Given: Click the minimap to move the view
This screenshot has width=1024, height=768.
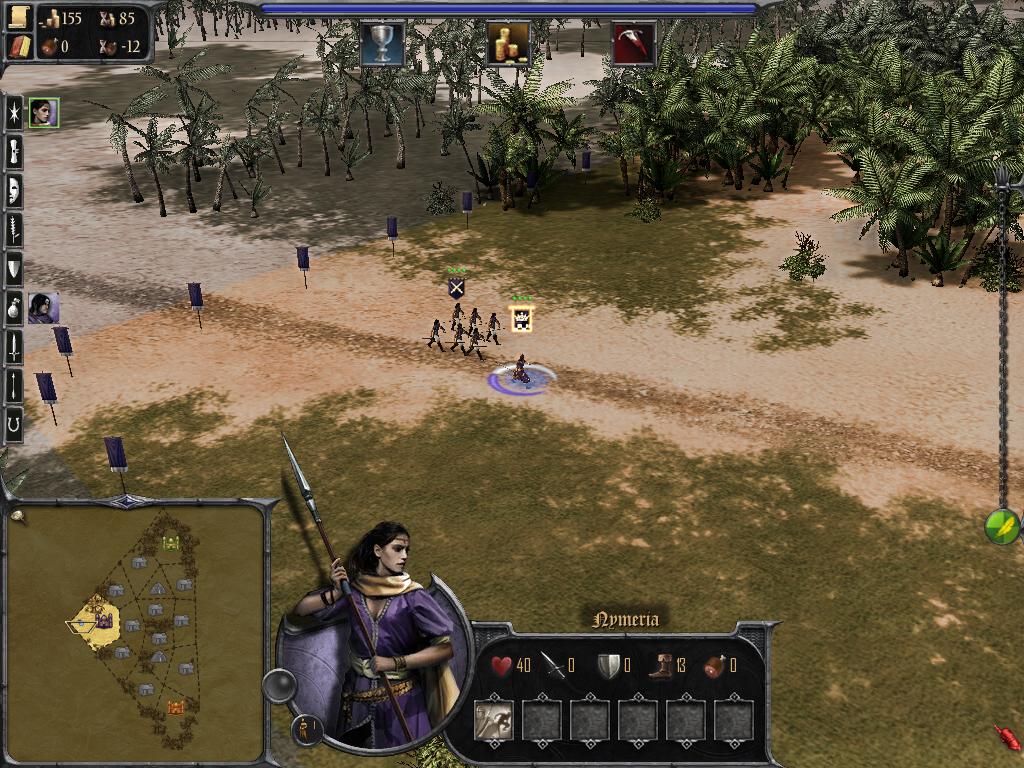Looking at the screenshot, I should tap(135, 630).
